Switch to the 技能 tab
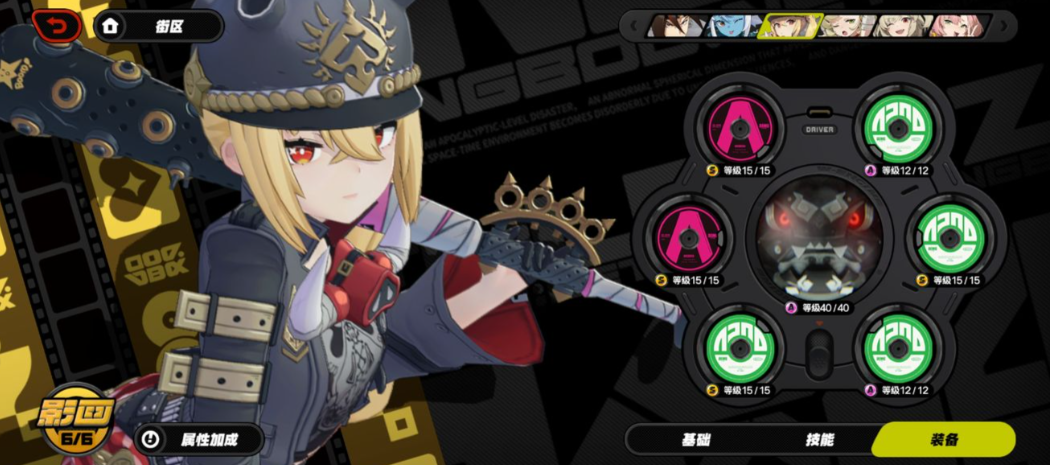The width and height of the screenshot is (1050, 465). point(820,440)
